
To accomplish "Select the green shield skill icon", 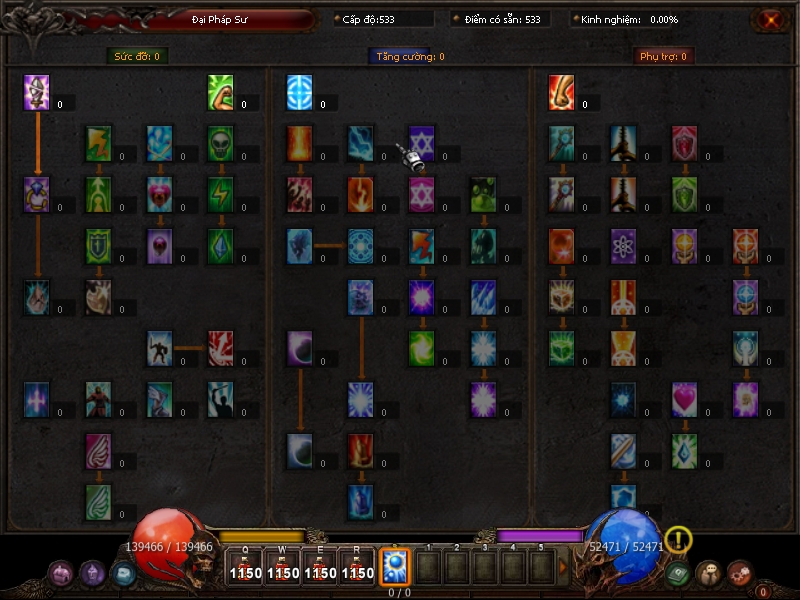I will coord(684,194).
